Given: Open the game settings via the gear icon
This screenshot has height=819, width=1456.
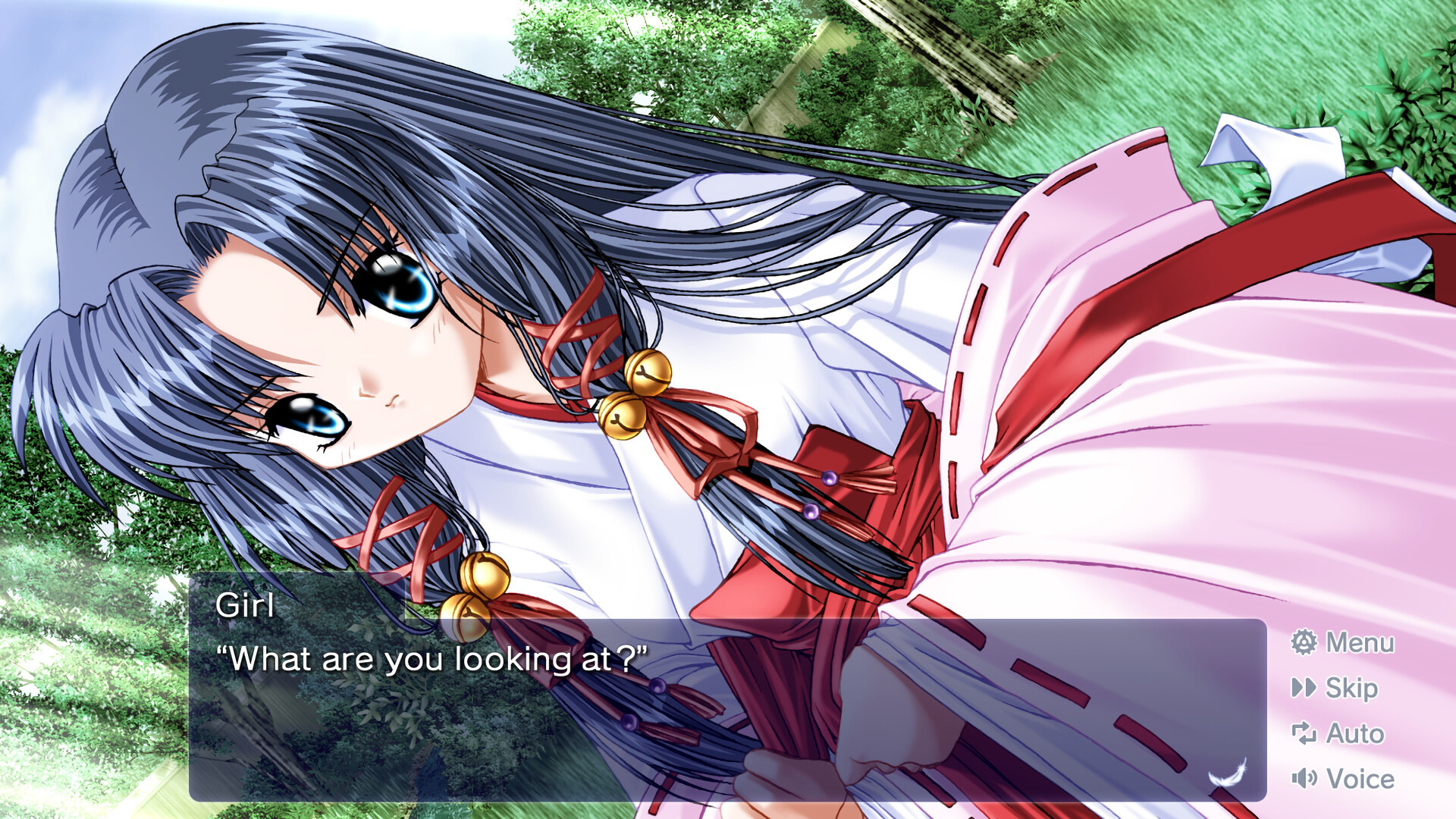Looking at the screenshot, I should tap(1303, 642).
